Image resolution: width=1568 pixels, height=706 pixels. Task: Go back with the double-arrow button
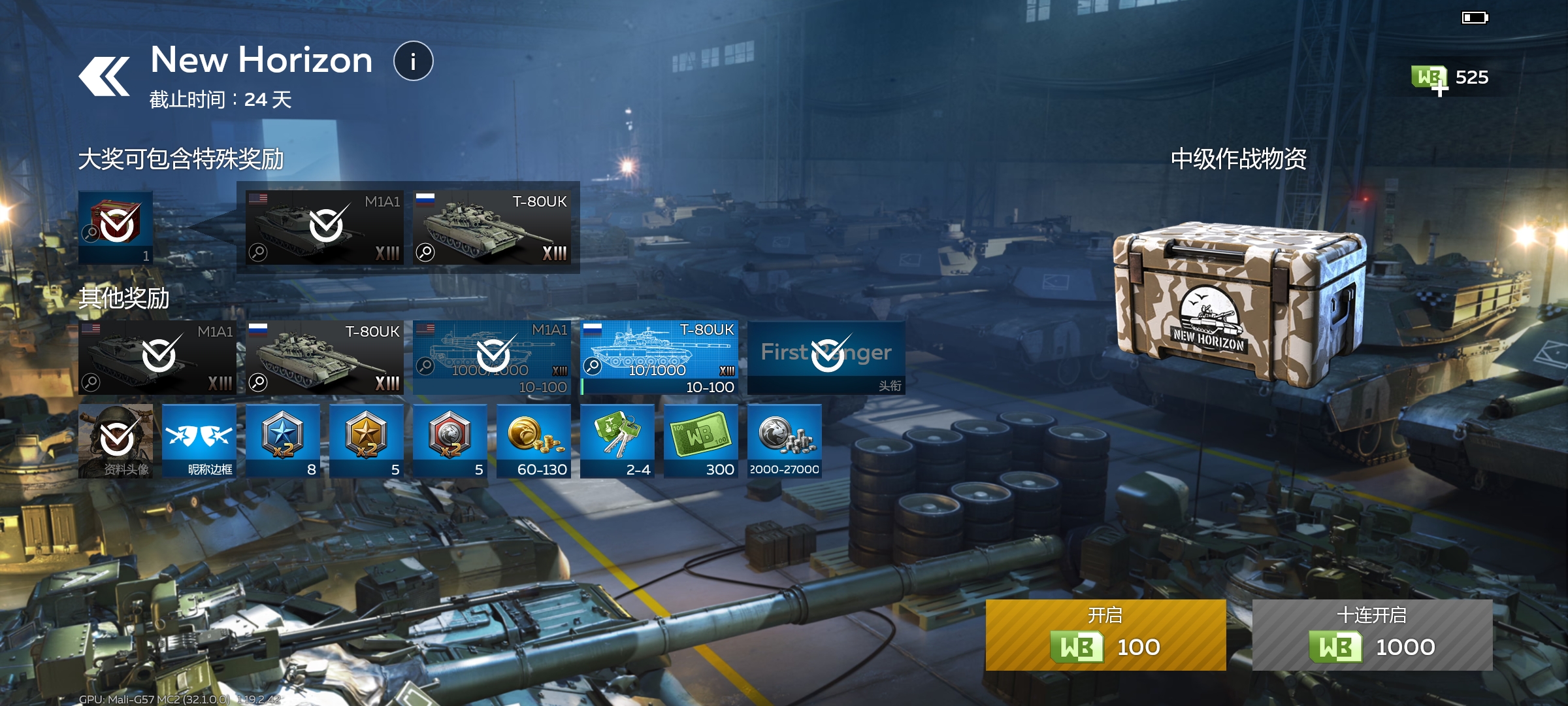tap(105, 76)
